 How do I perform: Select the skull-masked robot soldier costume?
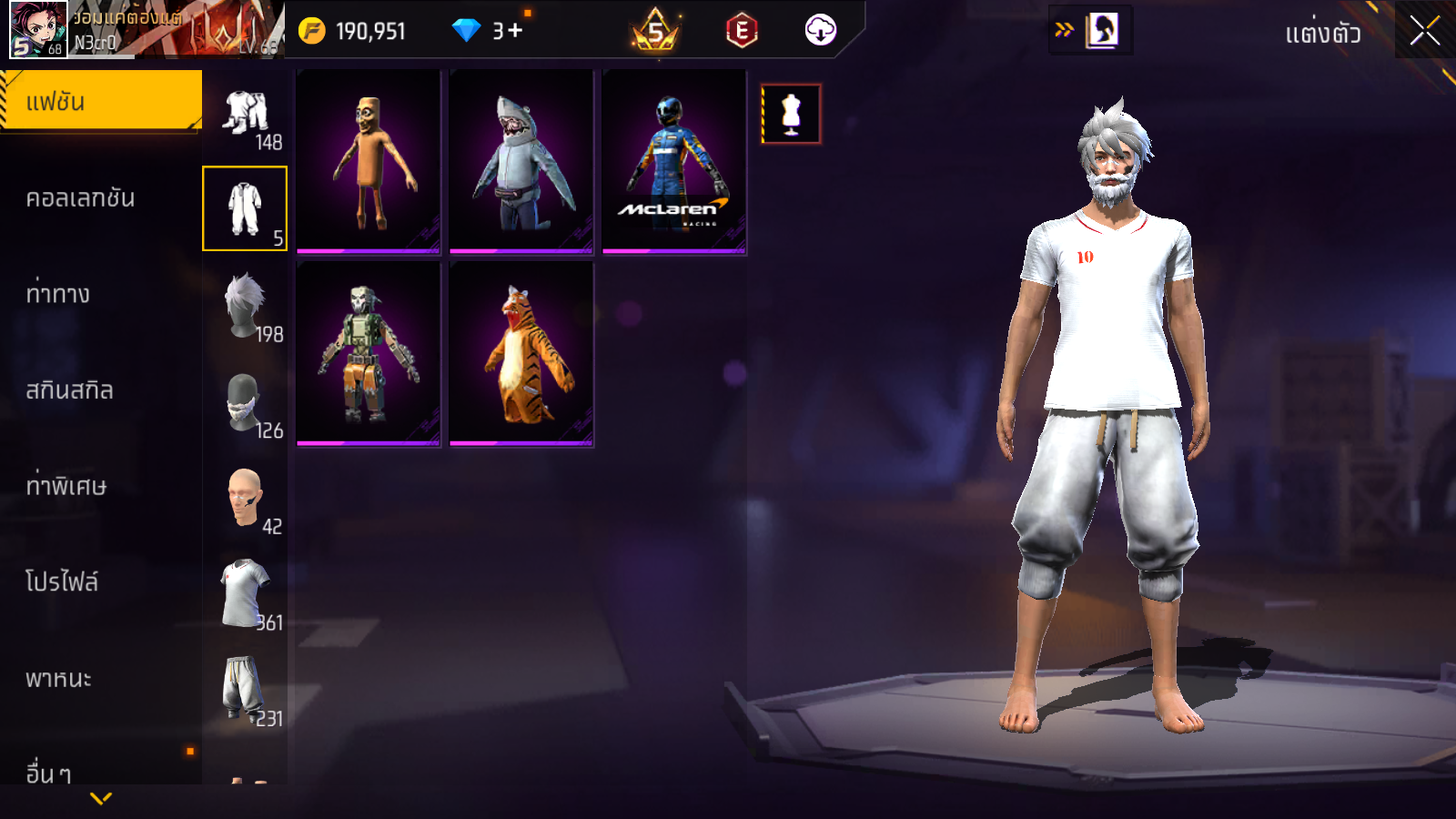[369, 354]
